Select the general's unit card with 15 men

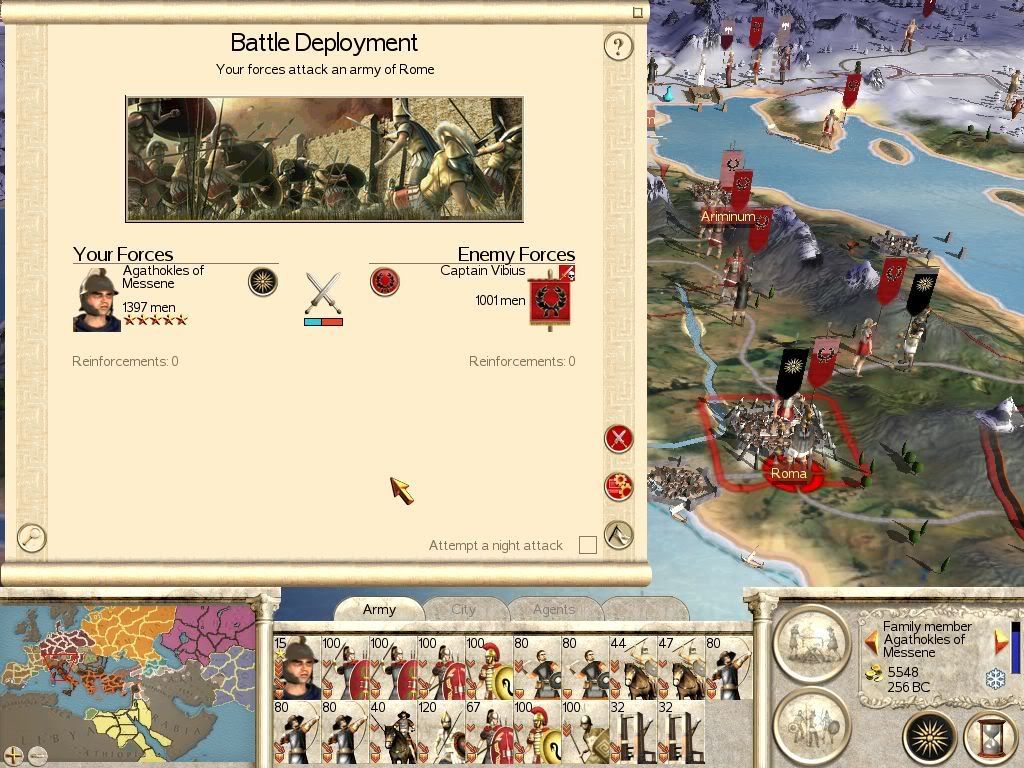(x=297, y=667)
